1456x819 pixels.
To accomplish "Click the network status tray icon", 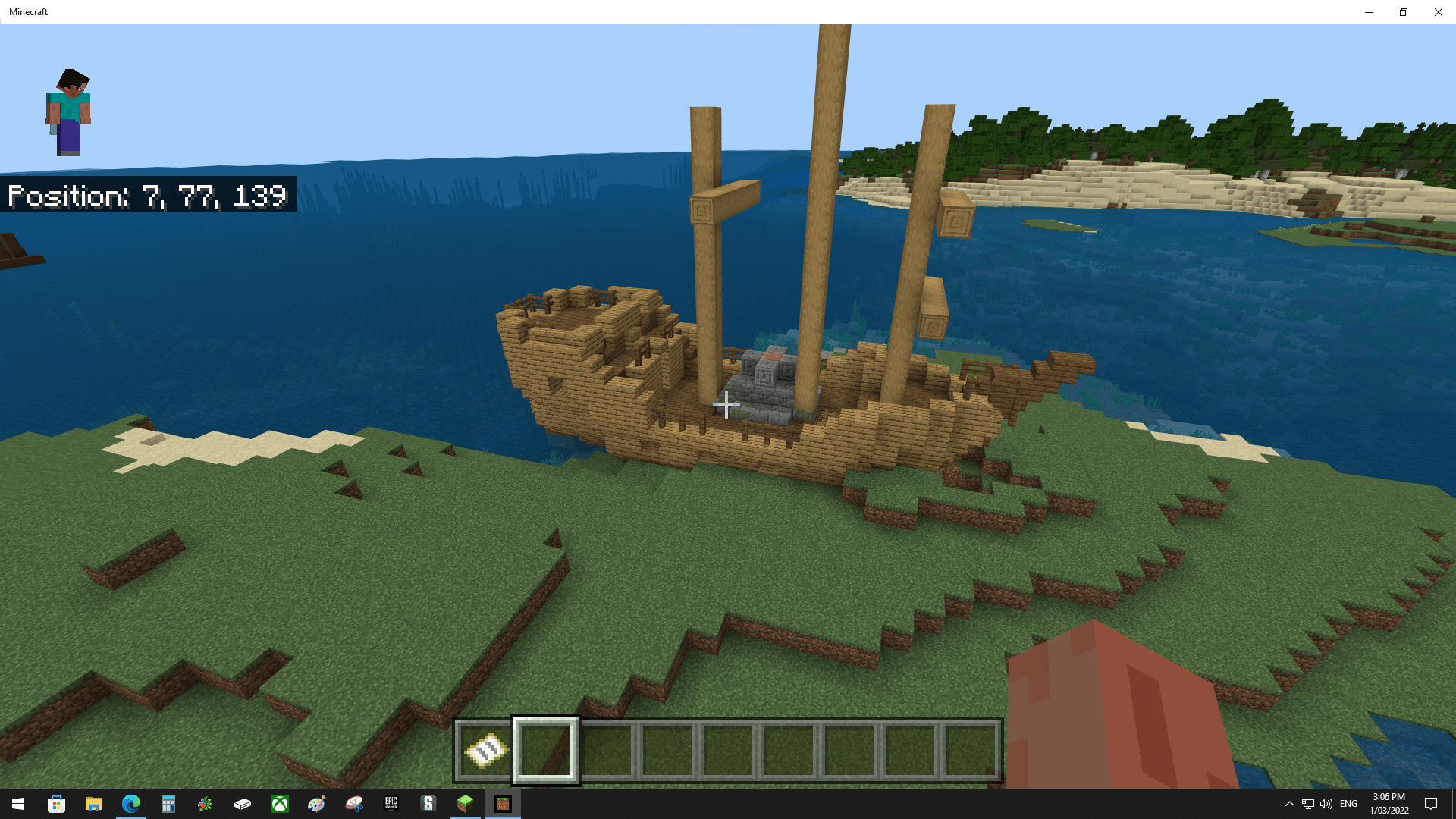I will (x=1308, y=804).
